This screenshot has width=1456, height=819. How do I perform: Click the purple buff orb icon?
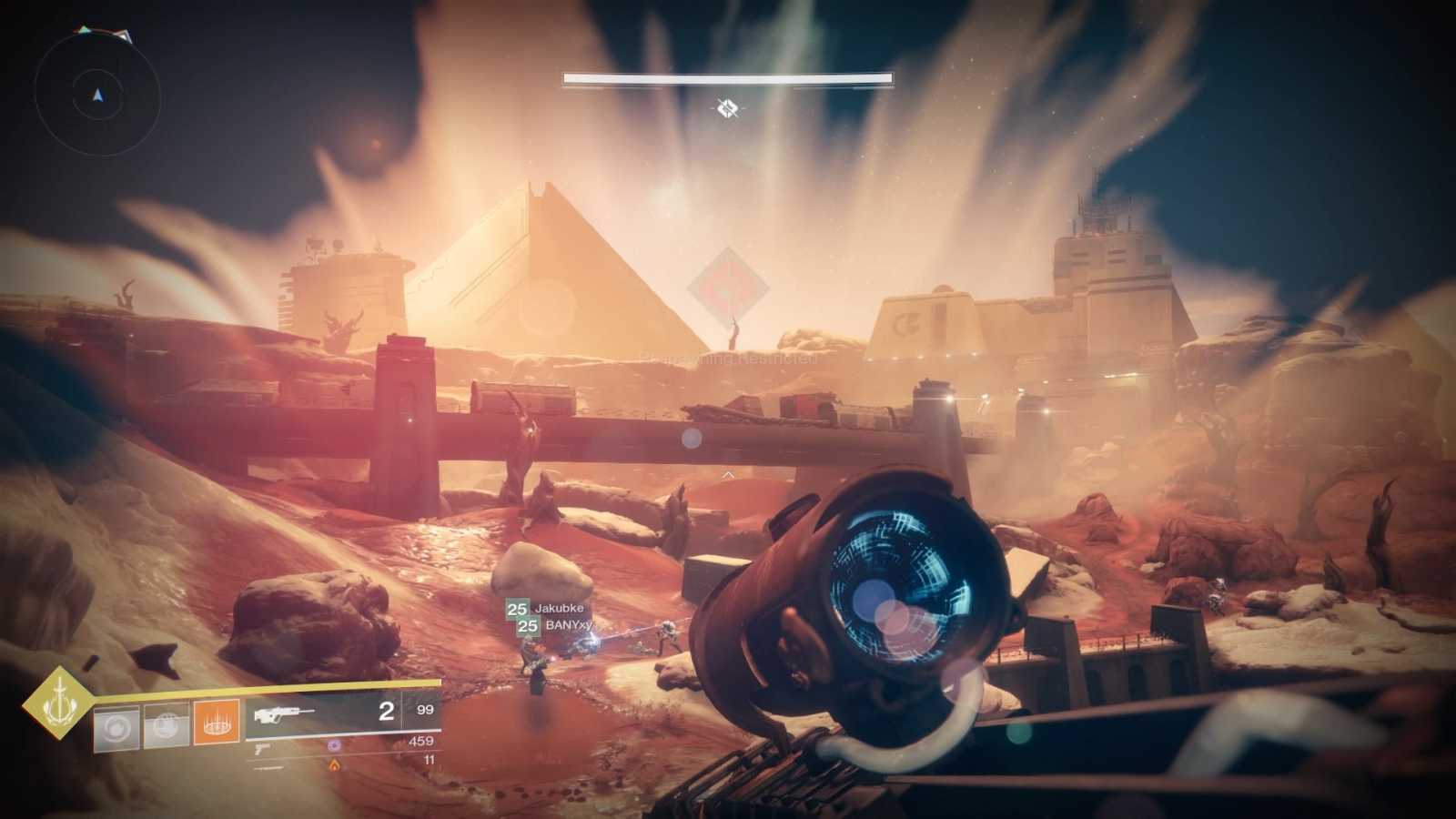[334, 746]
